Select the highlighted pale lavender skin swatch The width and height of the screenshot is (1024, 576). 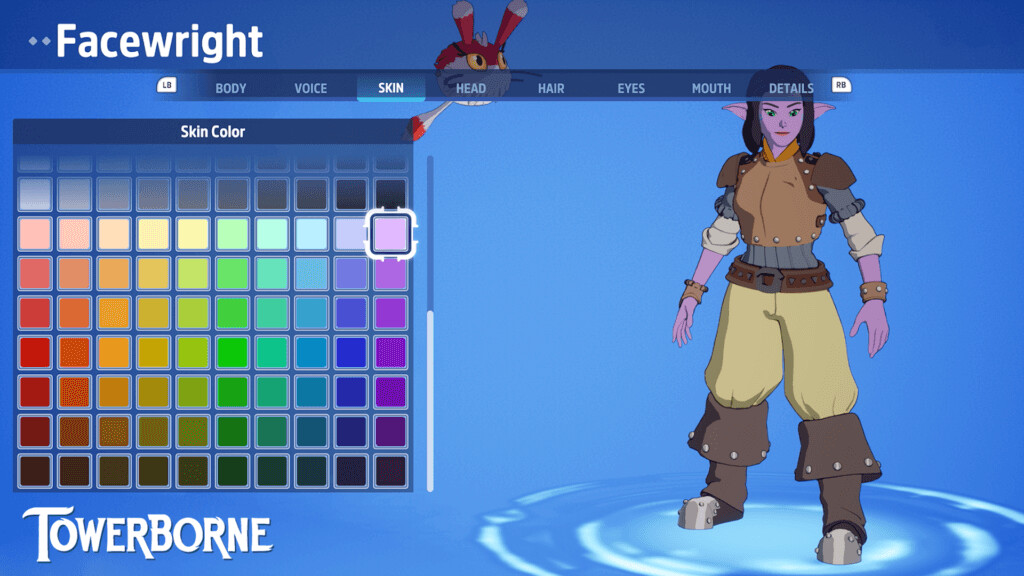click(391, 234)
